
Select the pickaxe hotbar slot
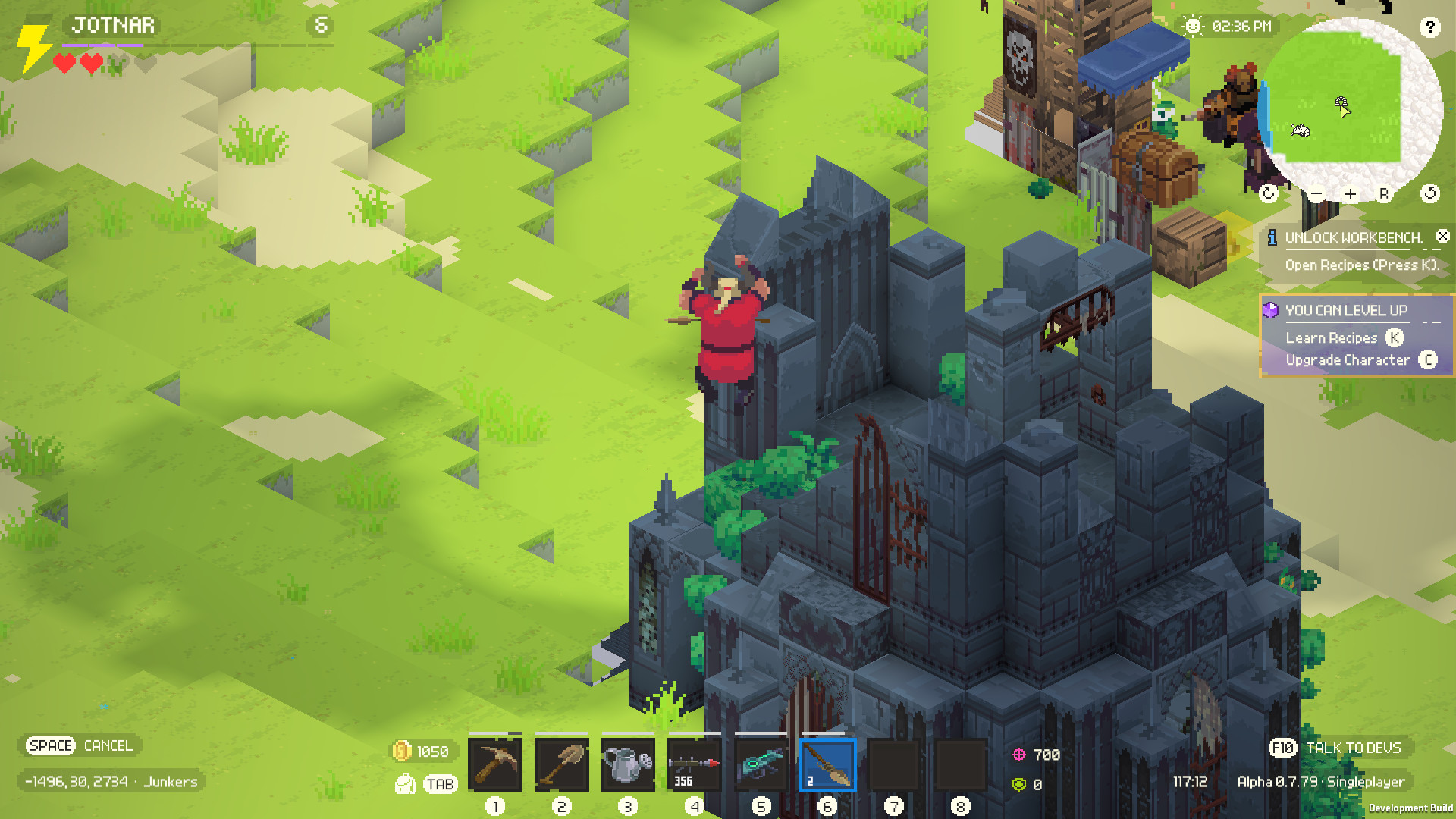[494, 764]
